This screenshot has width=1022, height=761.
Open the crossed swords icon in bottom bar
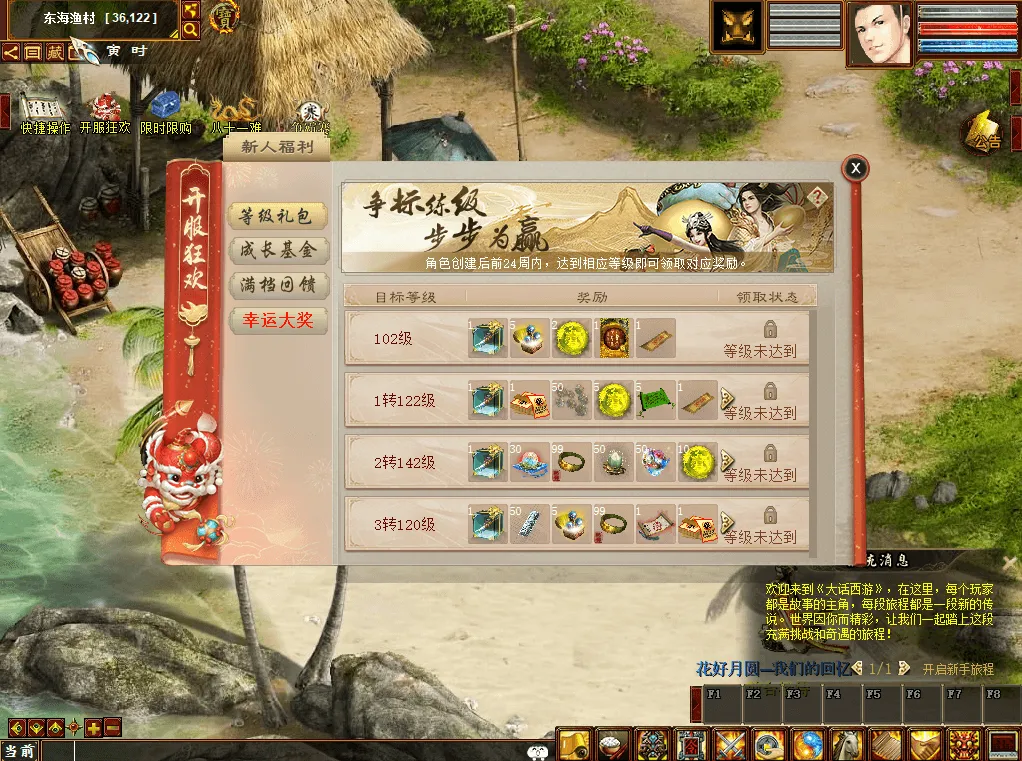pos(729,745)
